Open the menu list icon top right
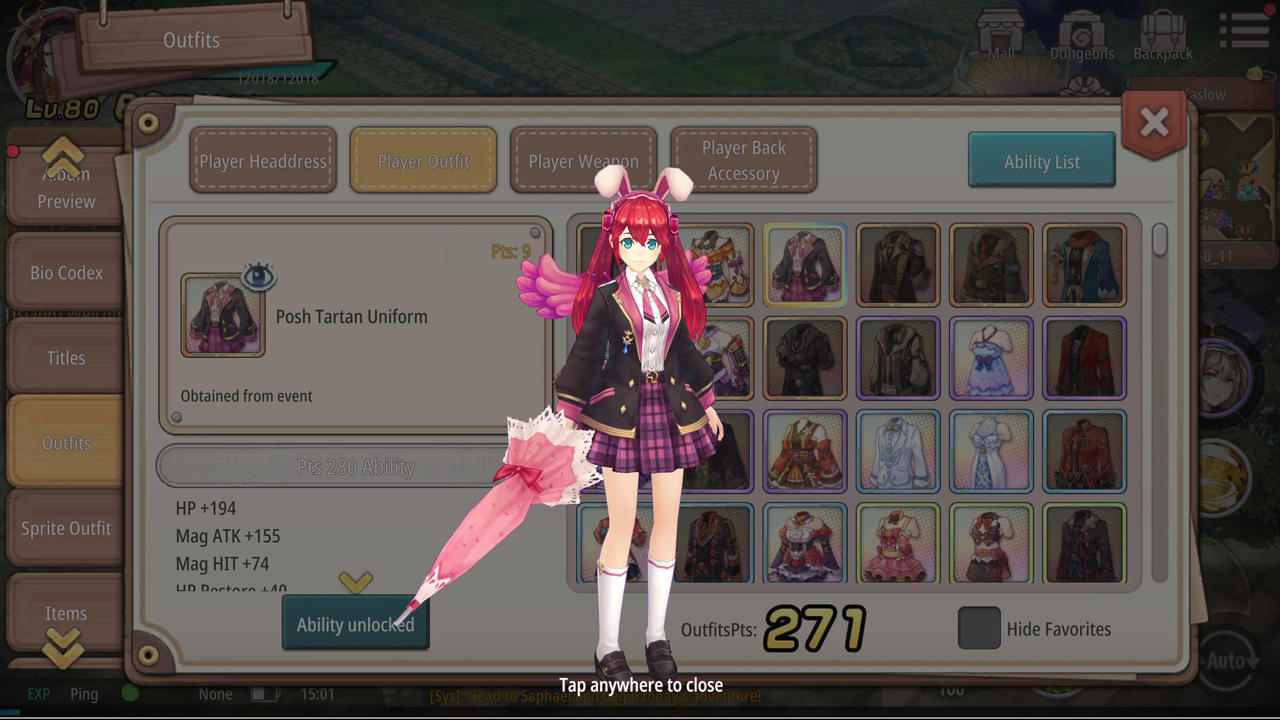 coord(1243,30)
